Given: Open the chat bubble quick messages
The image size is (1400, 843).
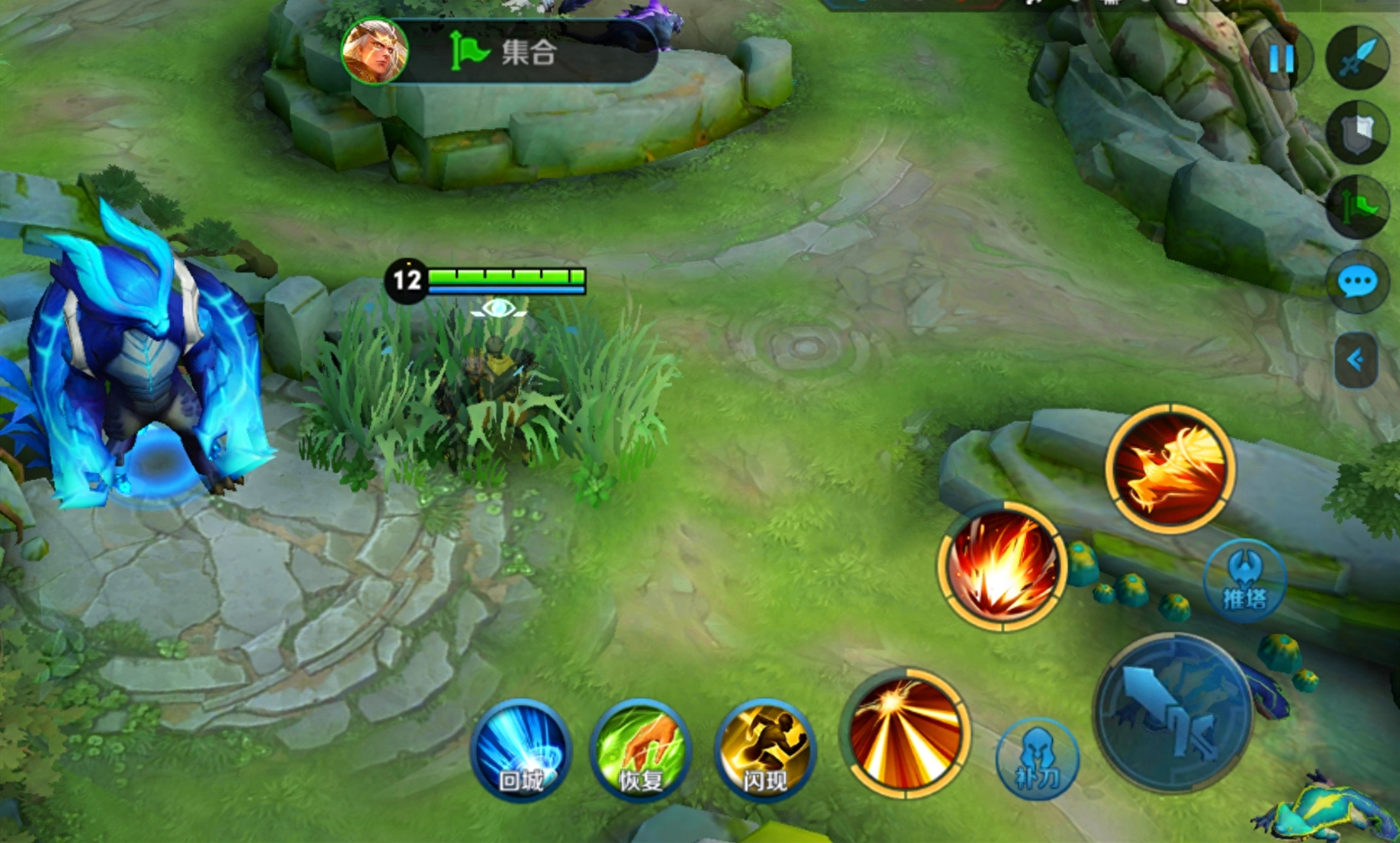Looking at the screenshot, I should [x=1357, y=282].
